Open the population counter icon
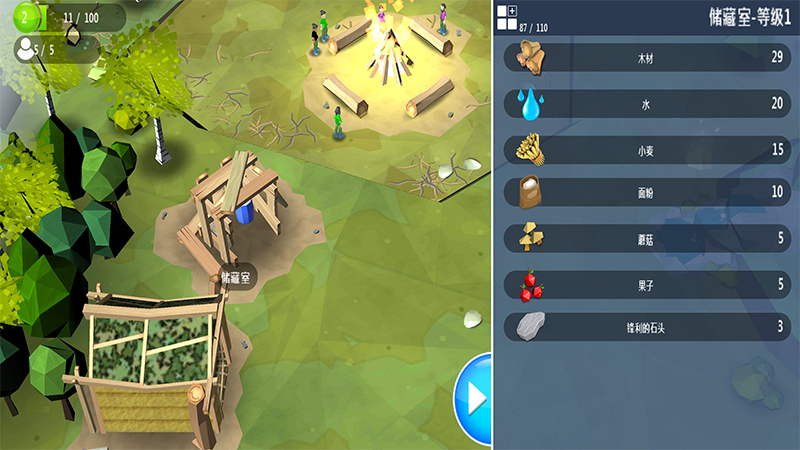This screenshot has height=450, width=800. 22,47
